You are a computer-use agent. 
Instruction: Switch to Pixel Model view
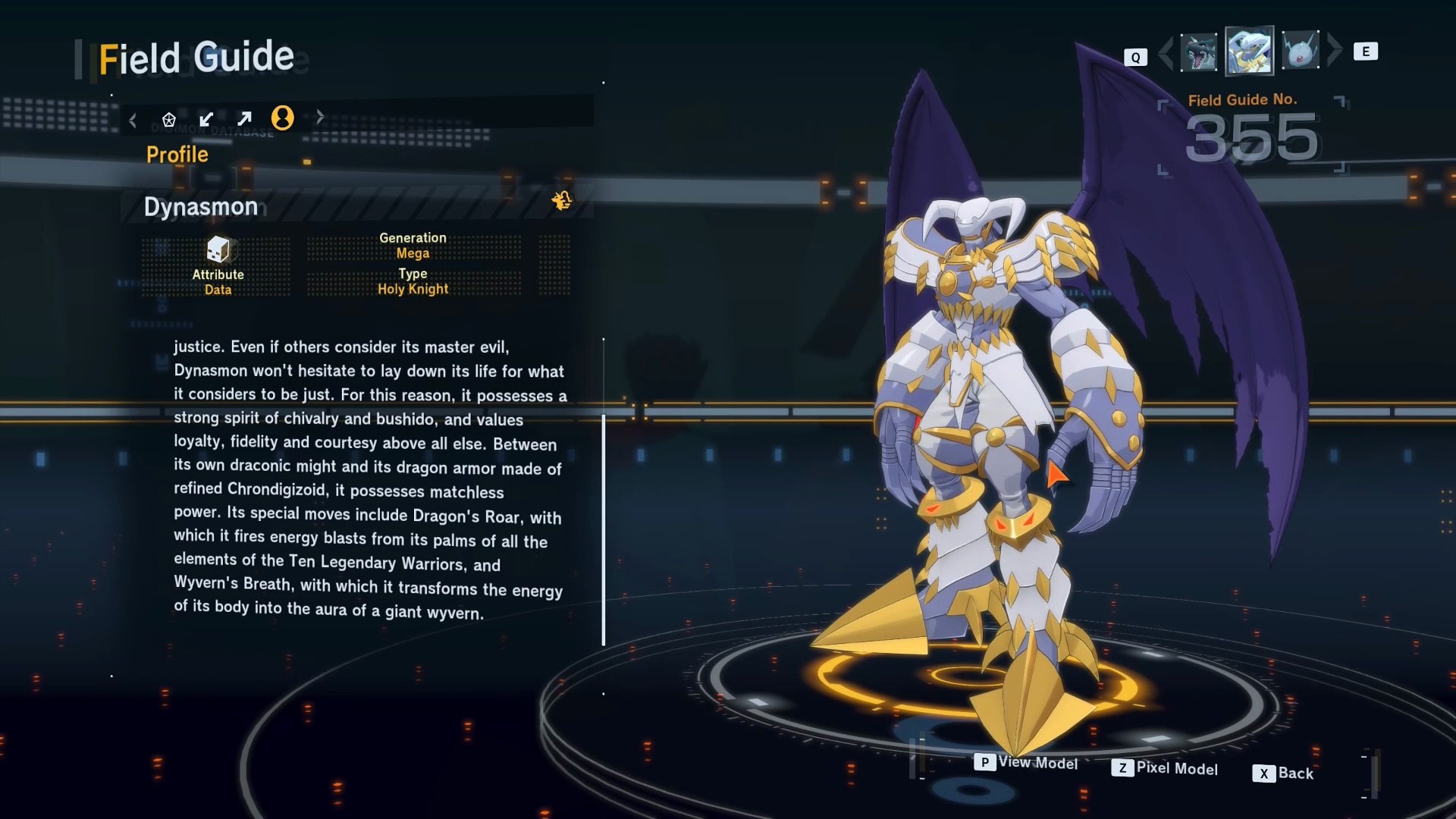pos(1165,768)
